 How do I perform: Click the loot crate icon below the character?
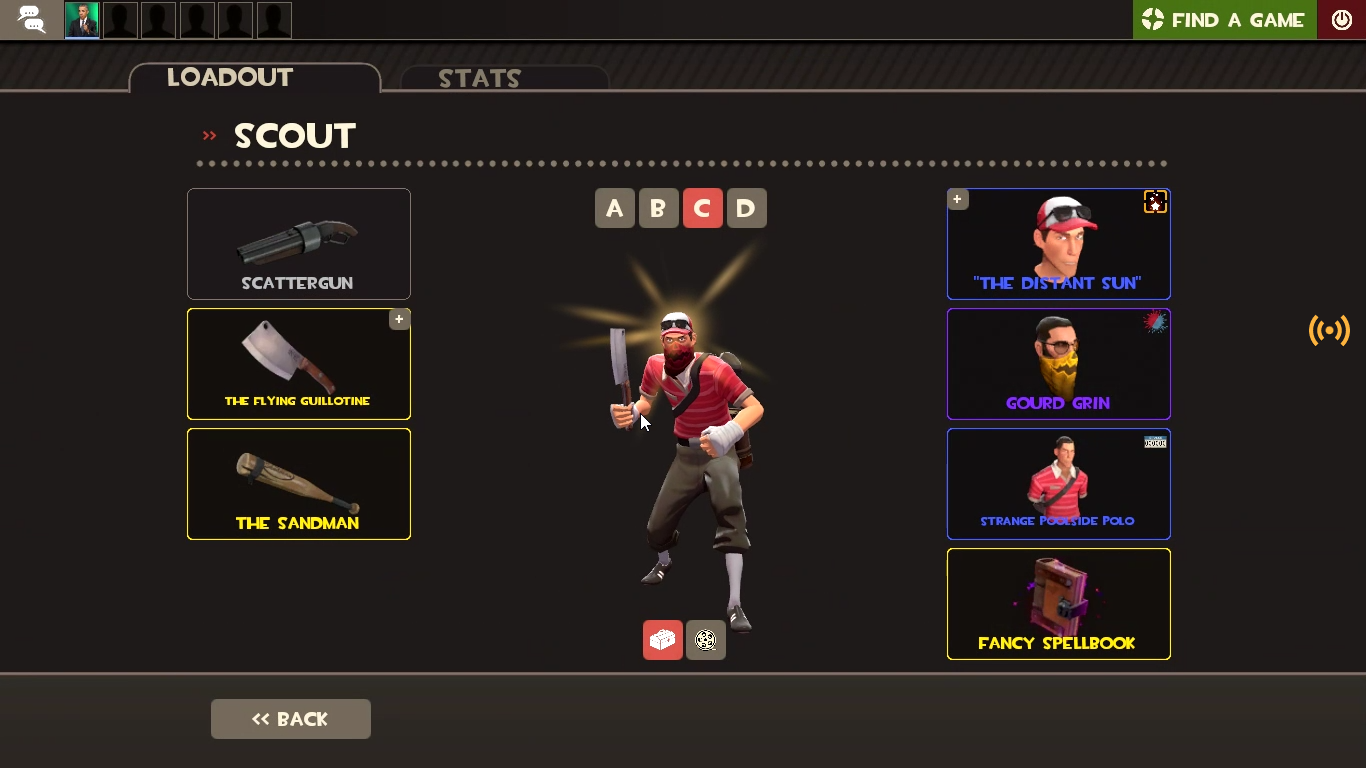click(x=662, y=640)
